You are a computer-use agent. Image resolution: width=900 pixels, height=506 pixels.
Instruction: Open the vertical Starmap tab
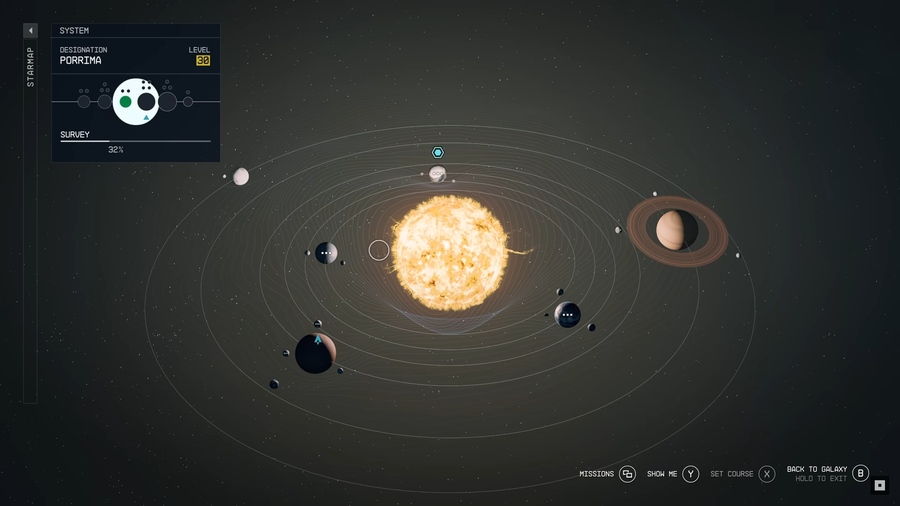(30, 66)
